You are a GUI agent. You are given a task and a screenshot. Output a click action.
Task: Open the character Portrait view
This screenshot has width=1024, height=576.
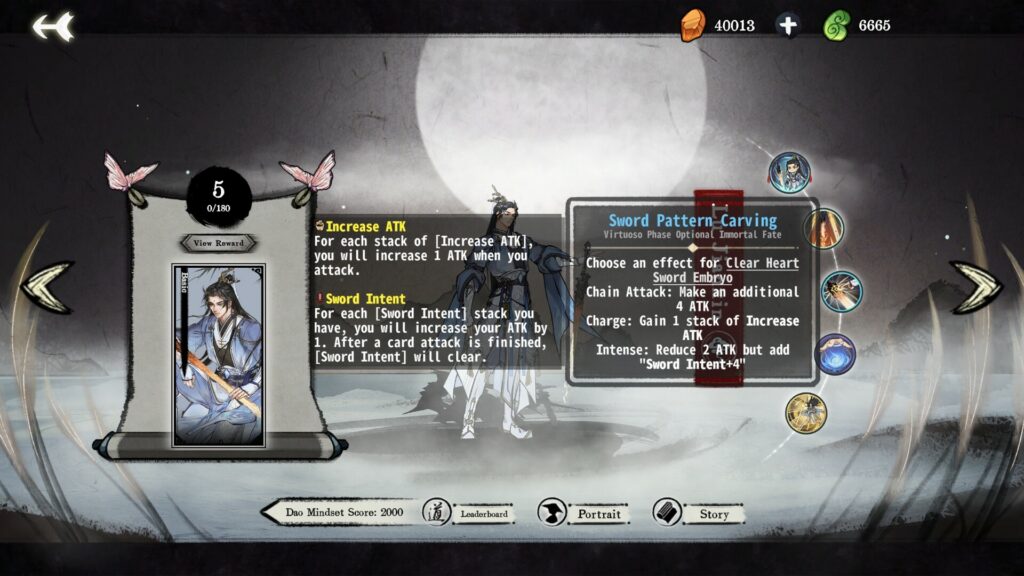click(584, 513)
